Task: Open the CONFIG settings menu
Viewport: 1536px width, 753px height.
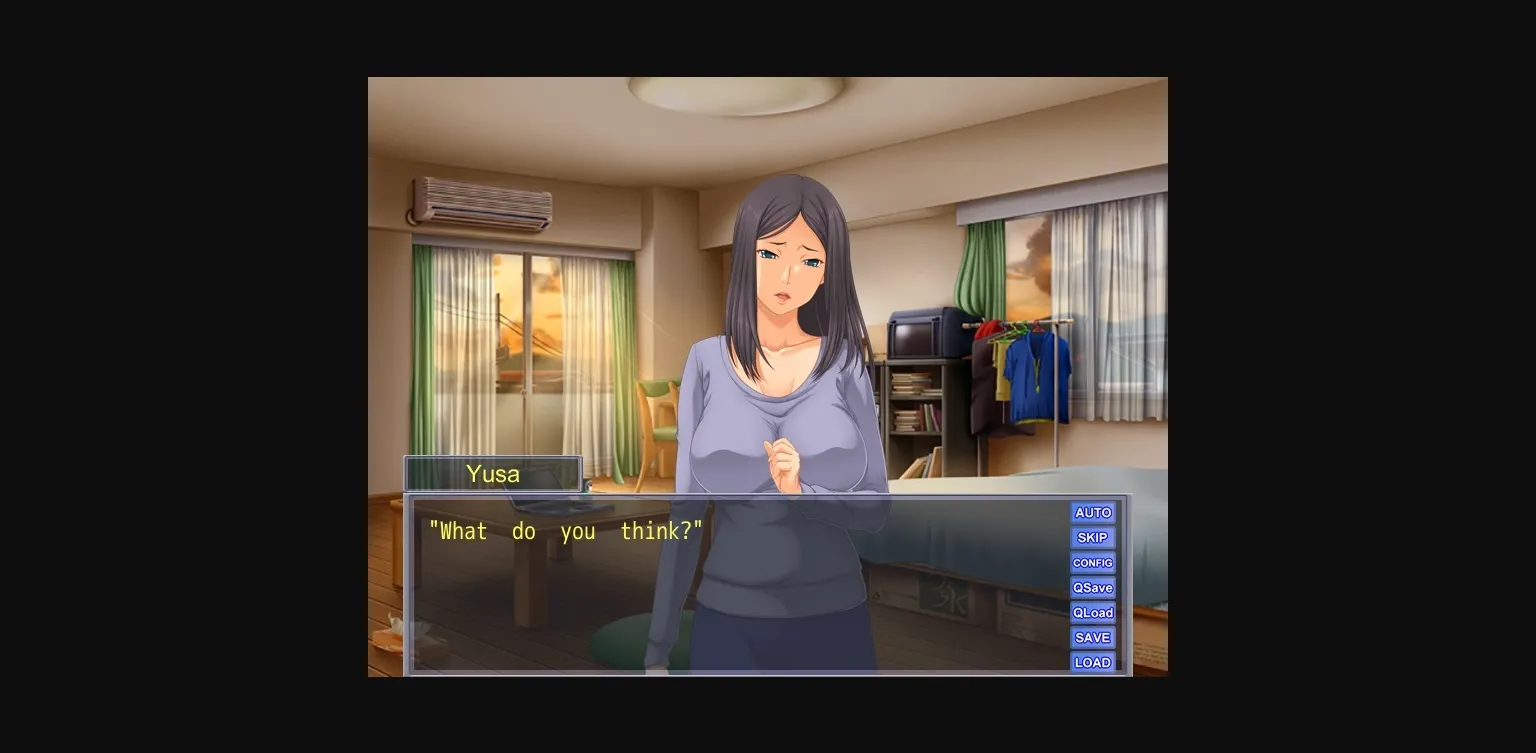Action: pos(1092,562)
